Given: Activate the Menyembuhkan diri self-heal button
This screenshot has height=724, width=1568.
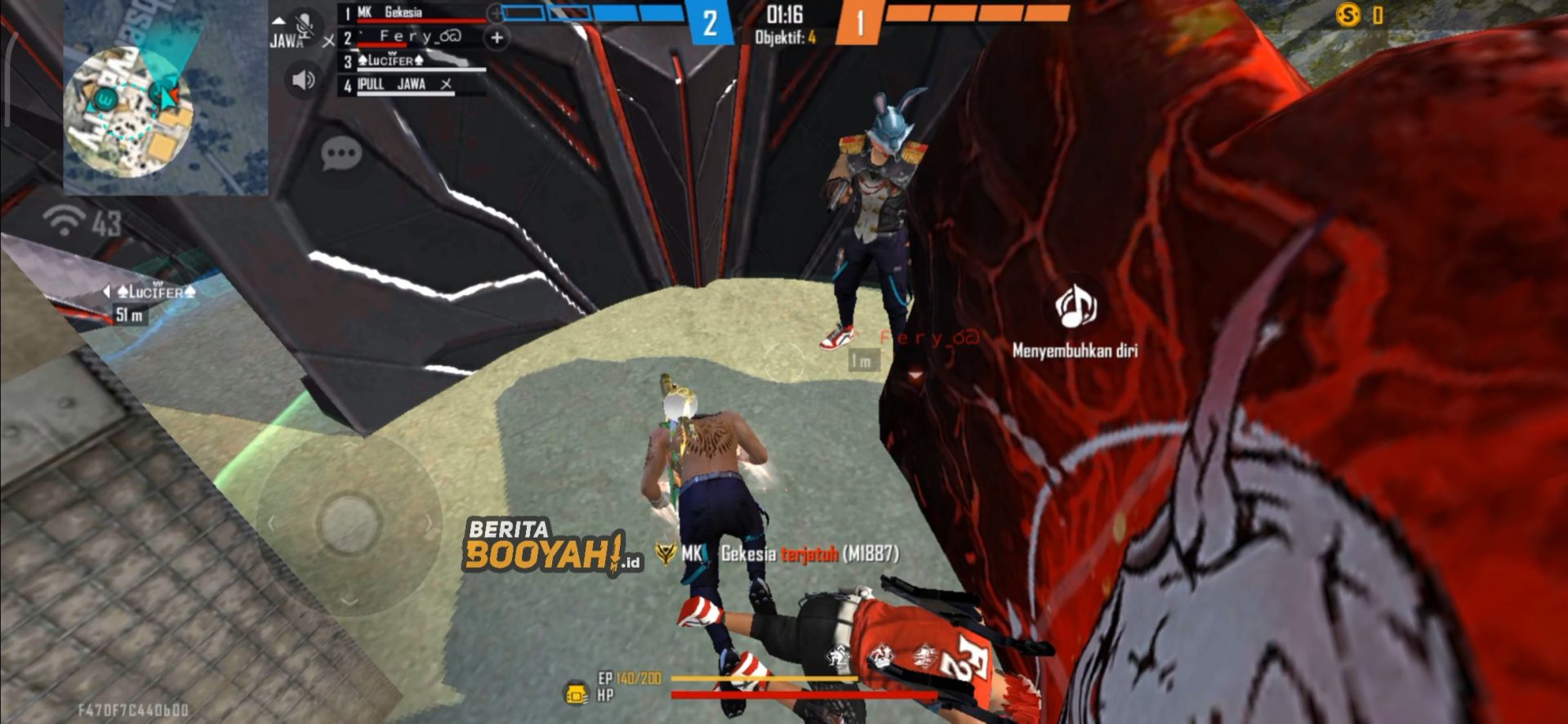Looking at the screenshot, I should (1075, 309).
